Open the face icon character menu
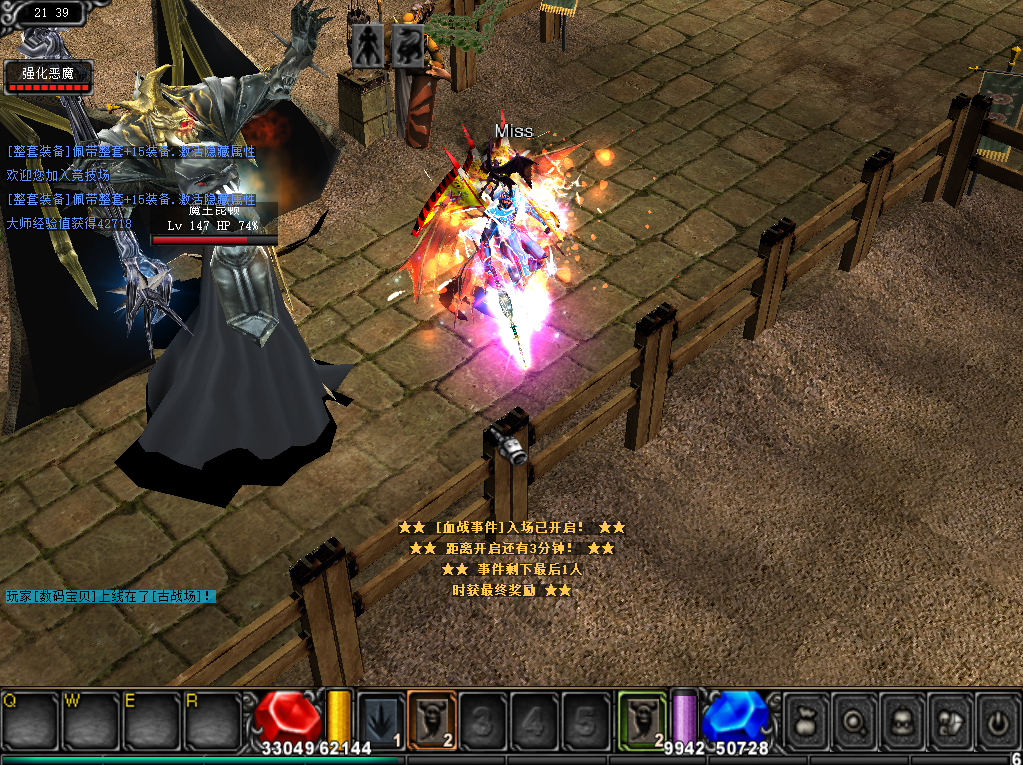 click(904, 720)
